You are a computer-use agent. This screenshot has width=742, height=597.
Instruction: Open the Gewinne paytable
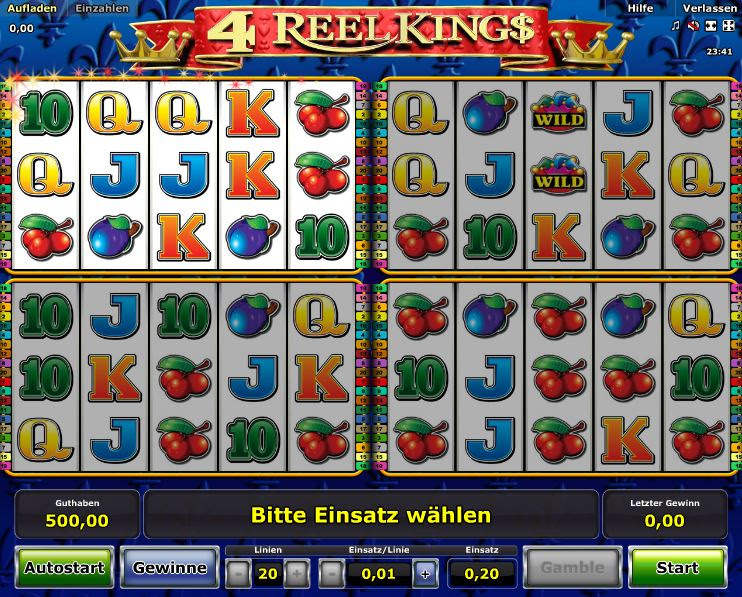tap(169, 568)
